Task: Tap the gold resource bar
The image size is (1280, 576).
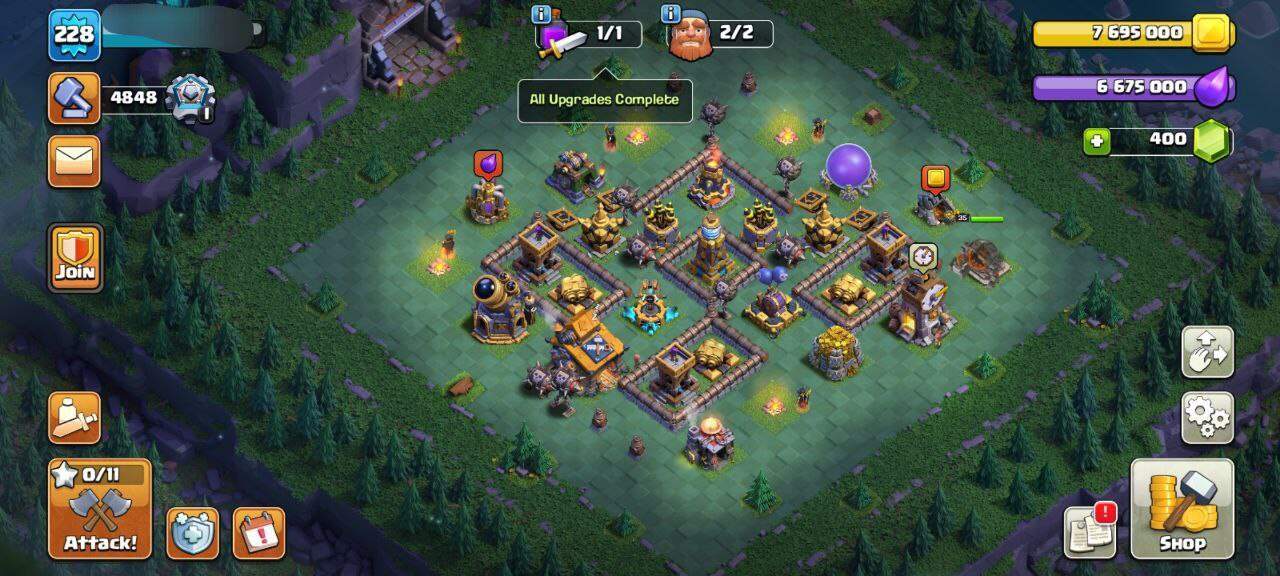Action: (1130, 33)
